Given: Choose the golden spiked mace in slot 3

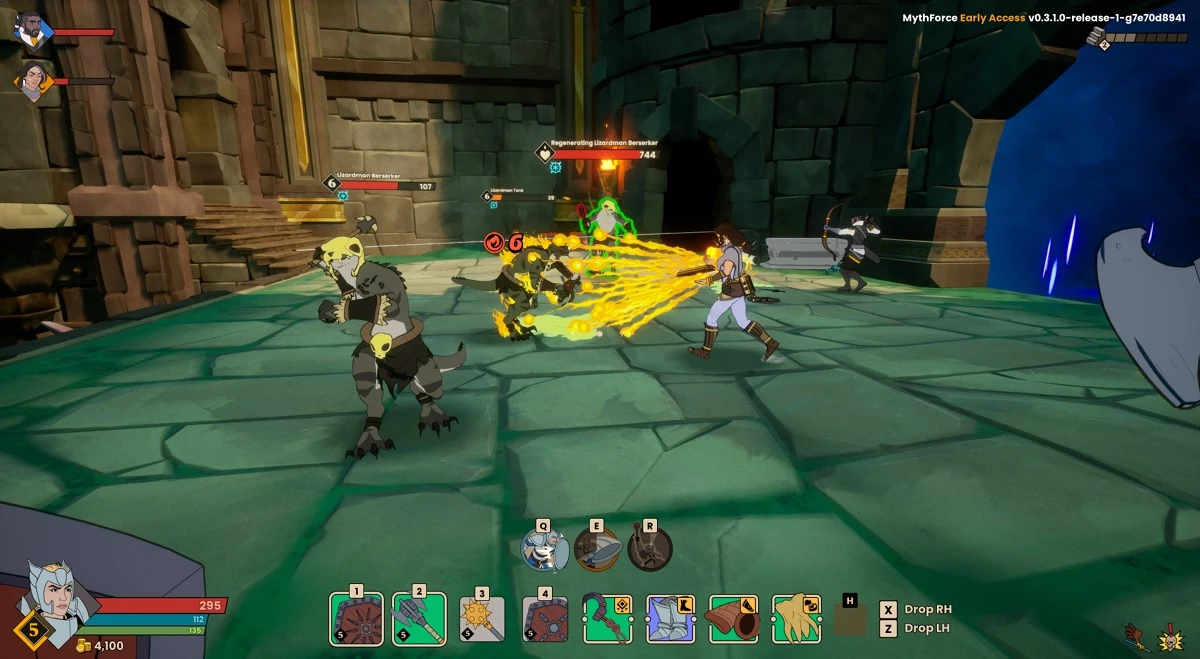Looking at the screenshot, I should (481, 620).
